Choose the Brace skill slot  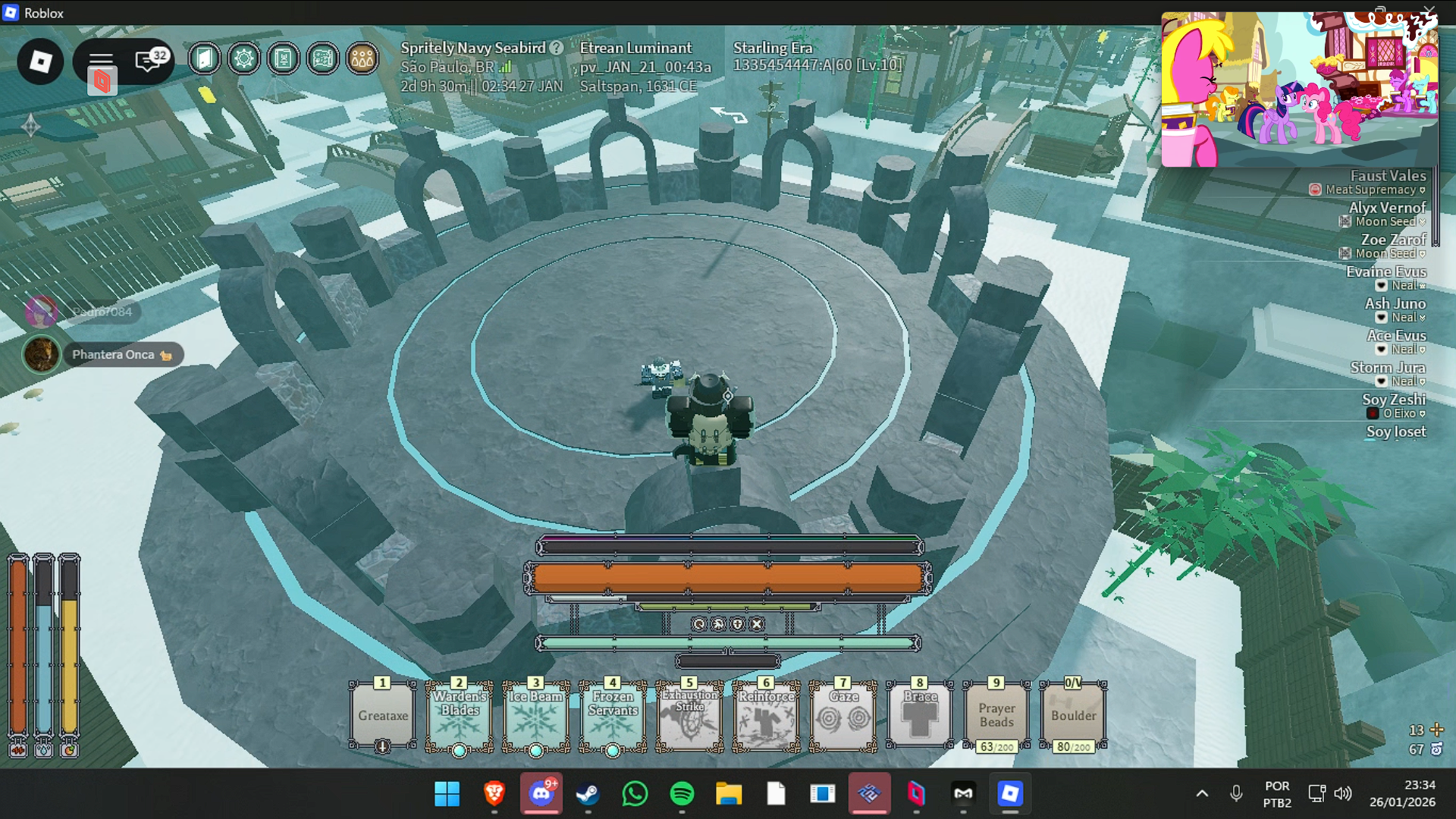point(920,715)
